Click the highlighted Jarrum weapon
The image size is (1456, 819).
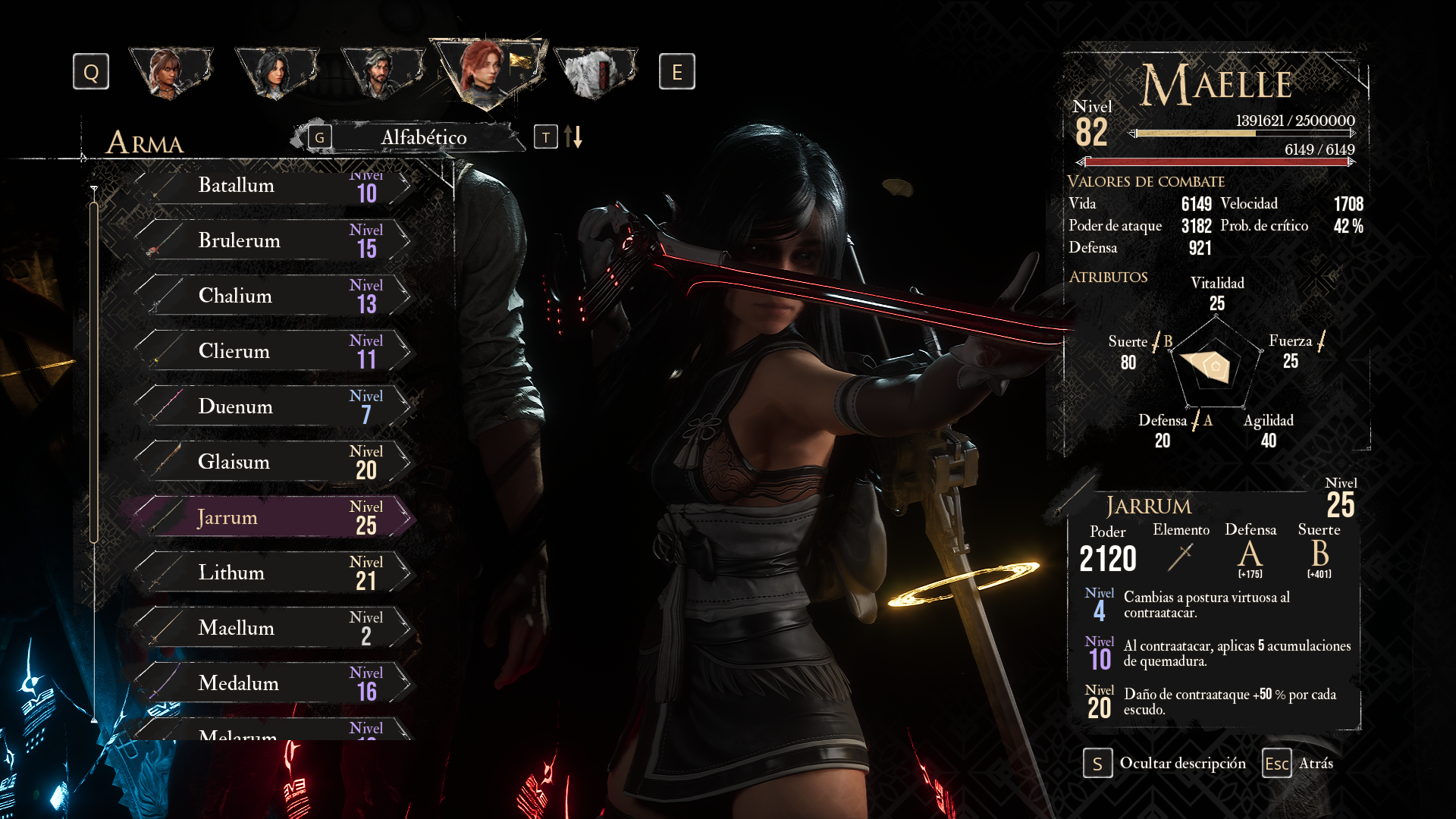273,517
